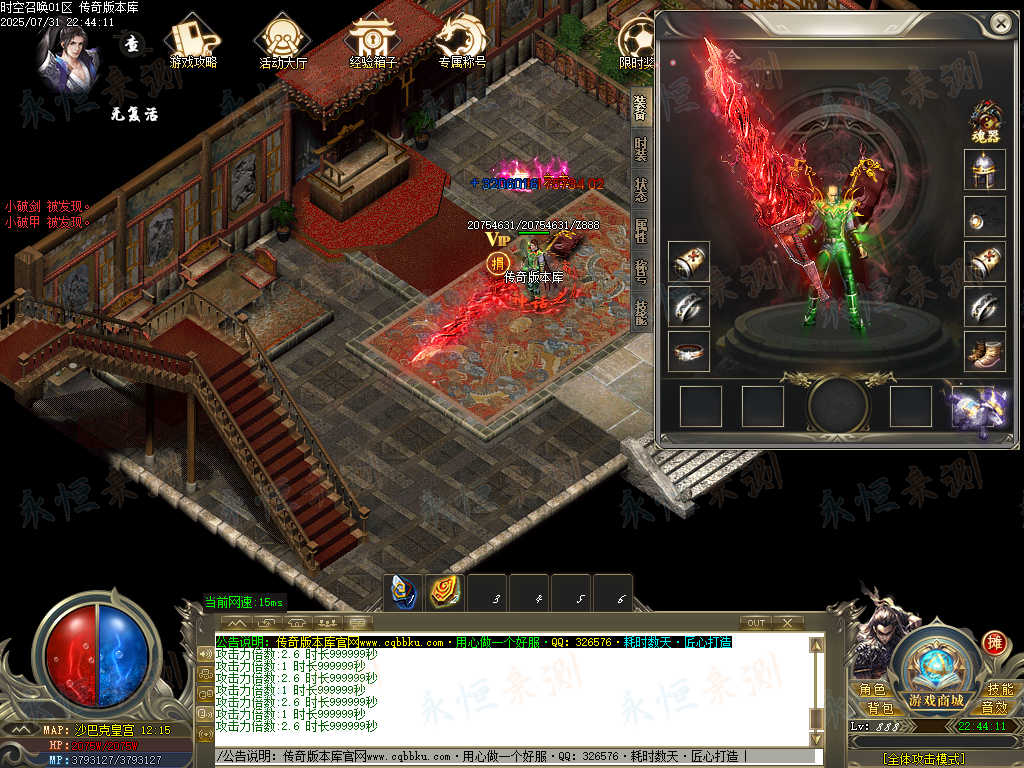This screenshot has width=1024, height=768.
Task: Click the chat OUT button
Action: (756, 623)
